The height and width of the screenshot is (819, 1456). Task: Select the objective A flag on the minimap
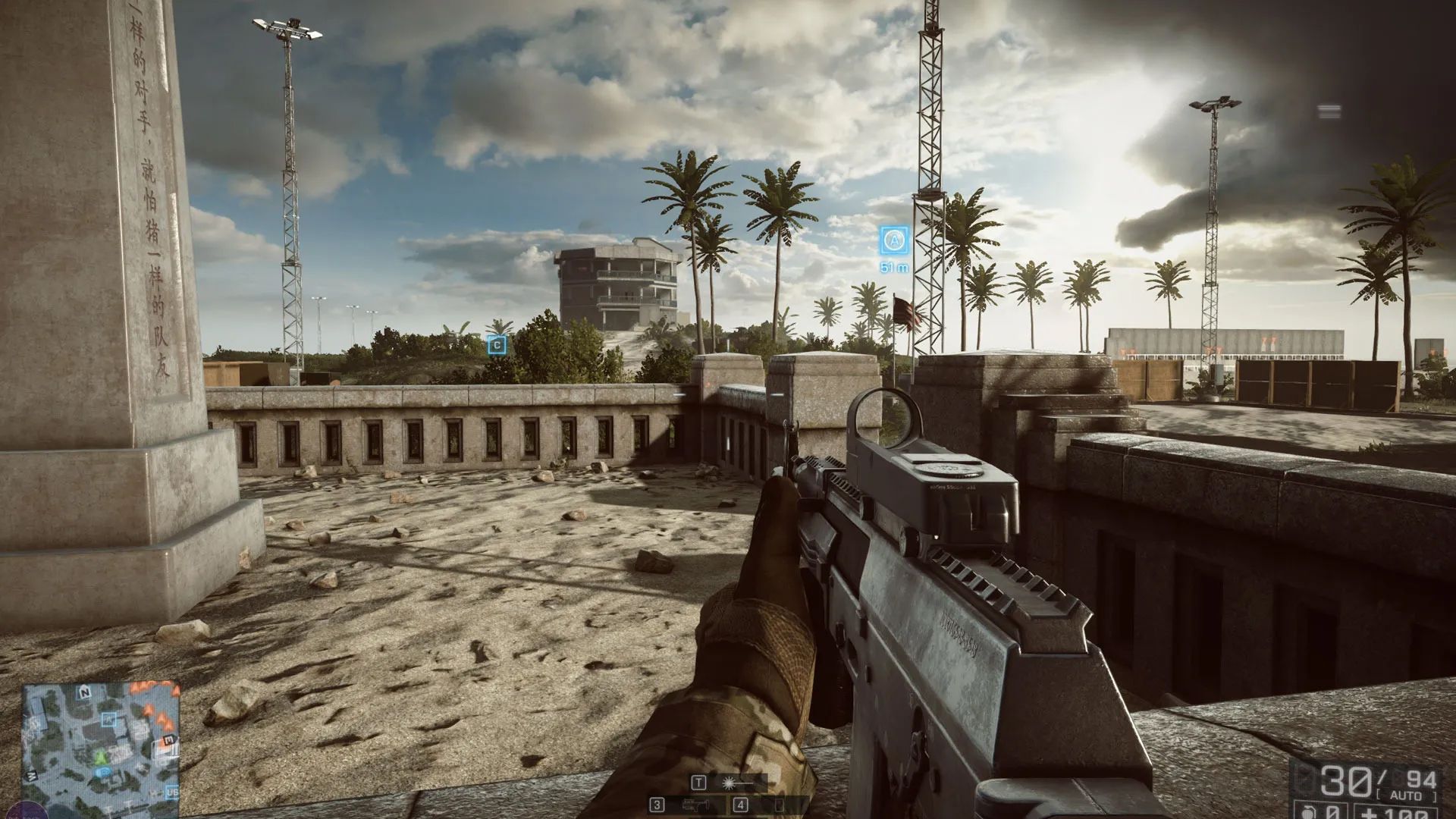tap(109, 718)
